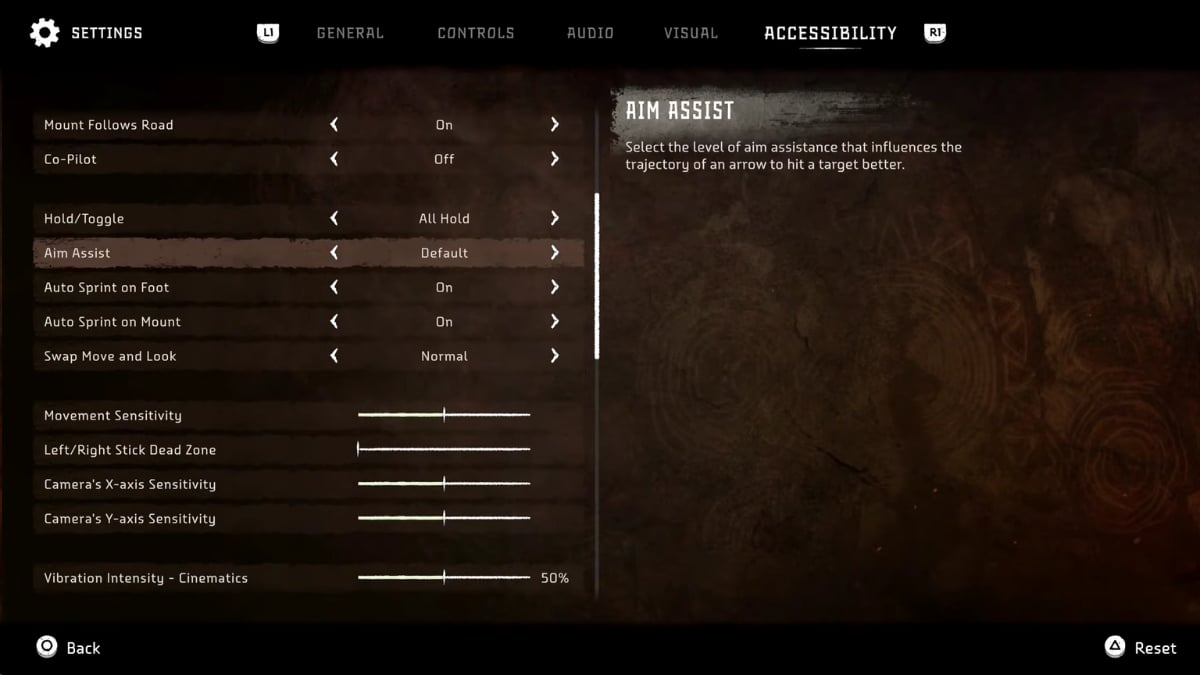Open the Controls tab
The width and height of the screenshot is (1200, 675).
(475, 33)
